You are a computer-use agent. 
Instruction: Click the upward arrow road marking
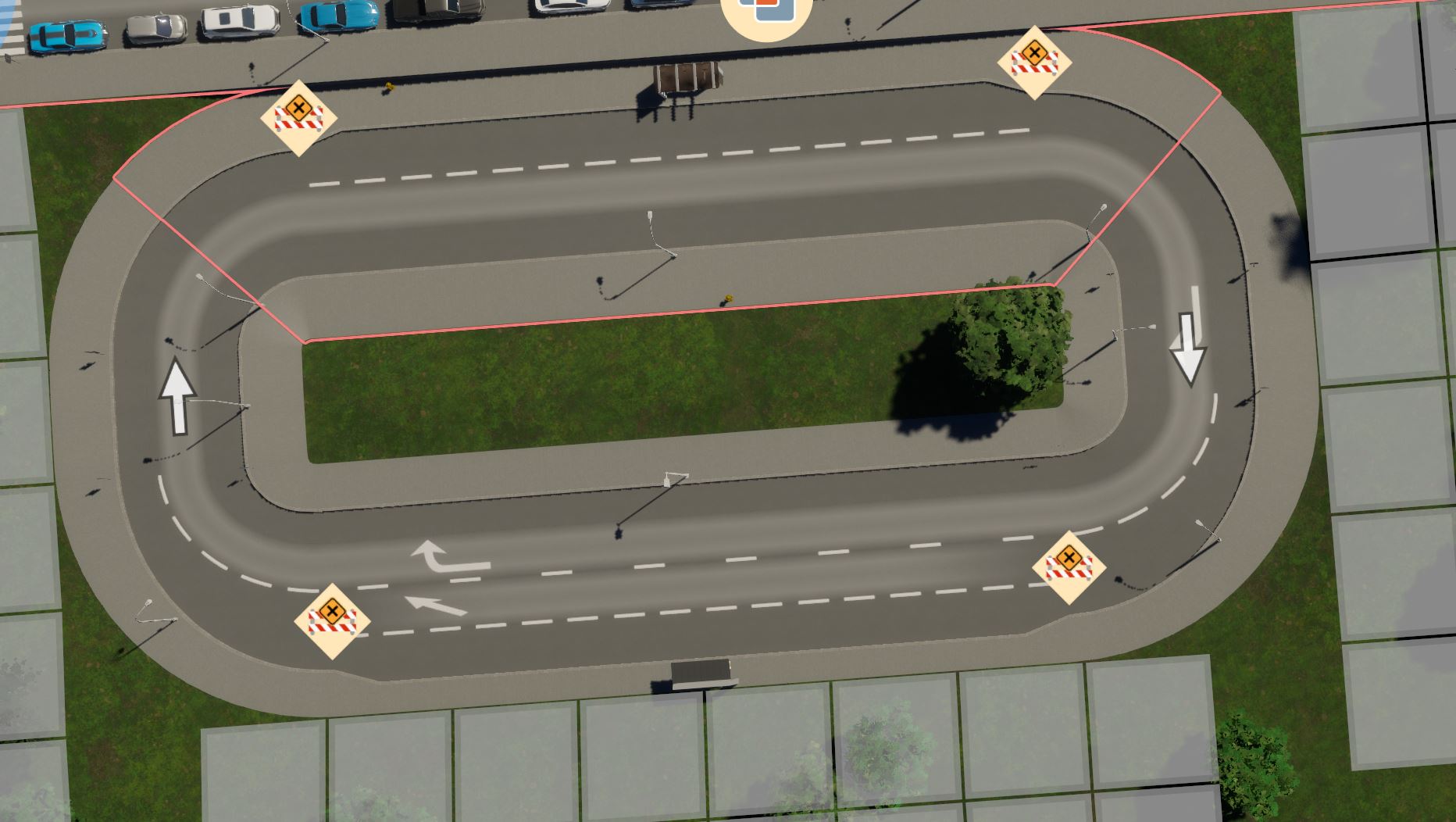178,393
